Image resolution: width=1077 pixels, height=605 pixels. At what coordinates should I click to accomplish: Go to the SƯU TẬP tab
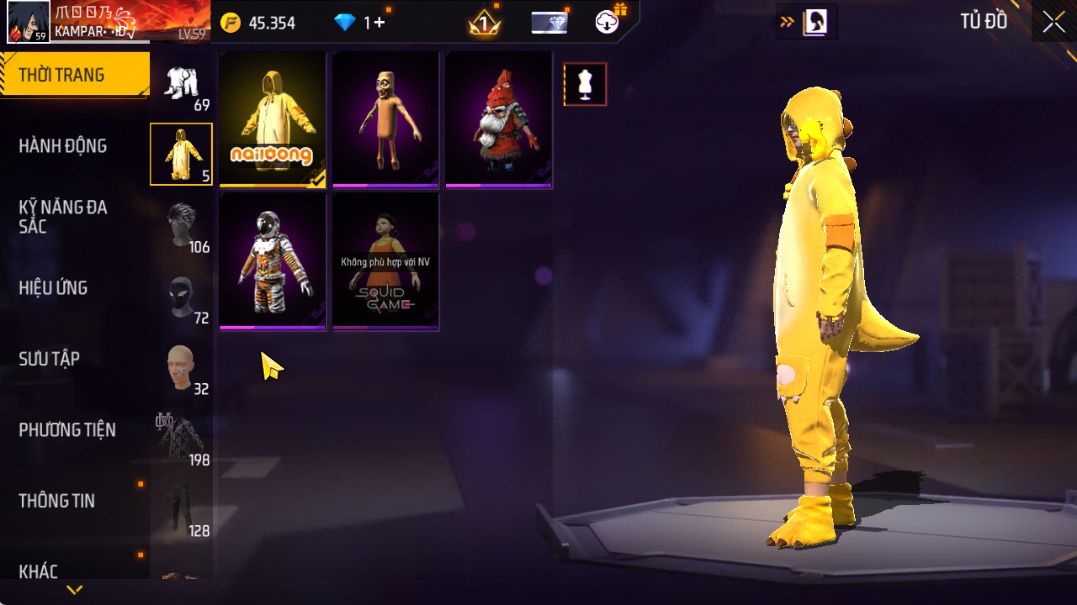click(x=49, y=359)
